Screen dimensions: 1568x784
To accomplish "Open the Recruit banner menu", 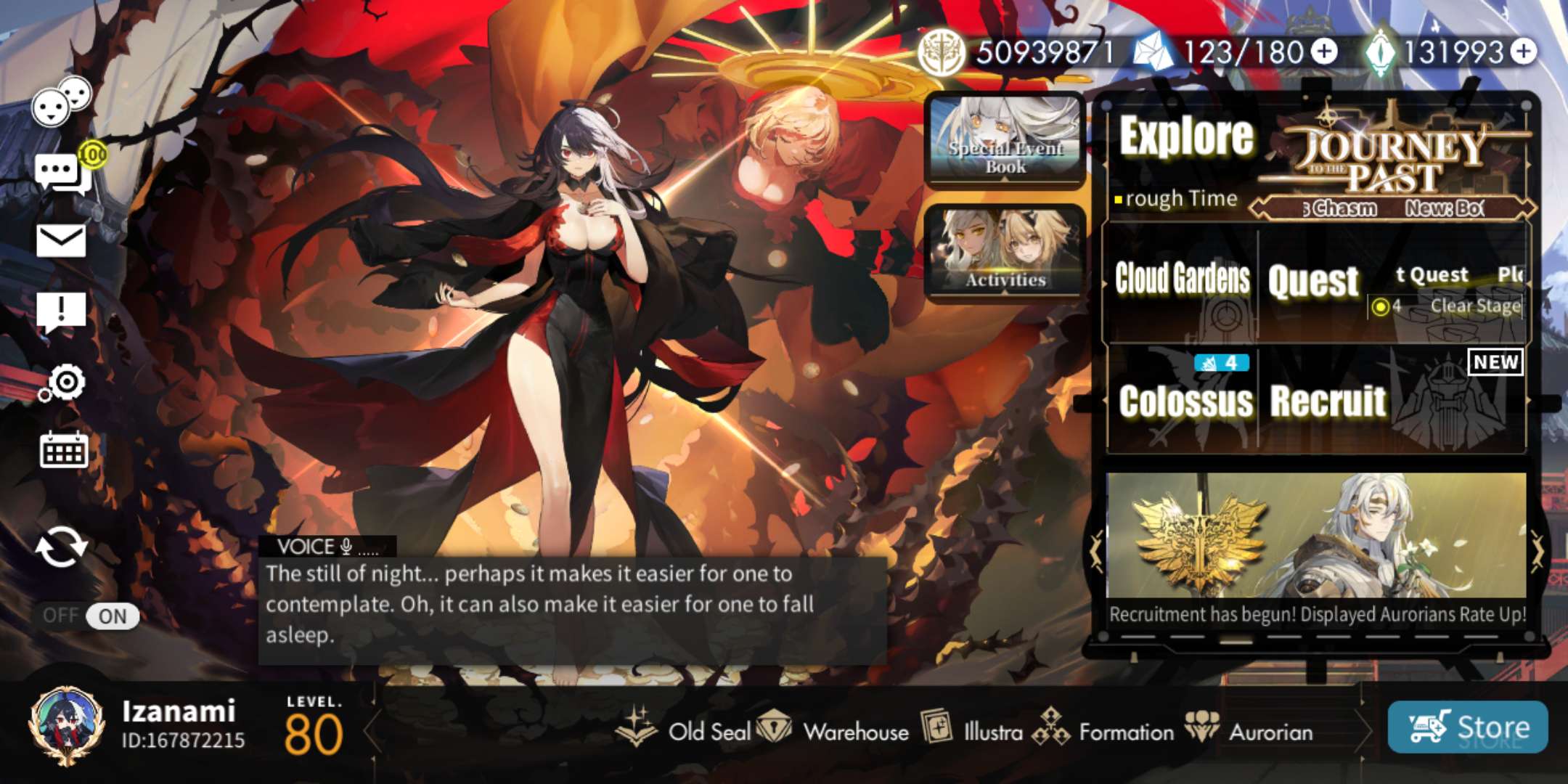I will point(1328,401).
